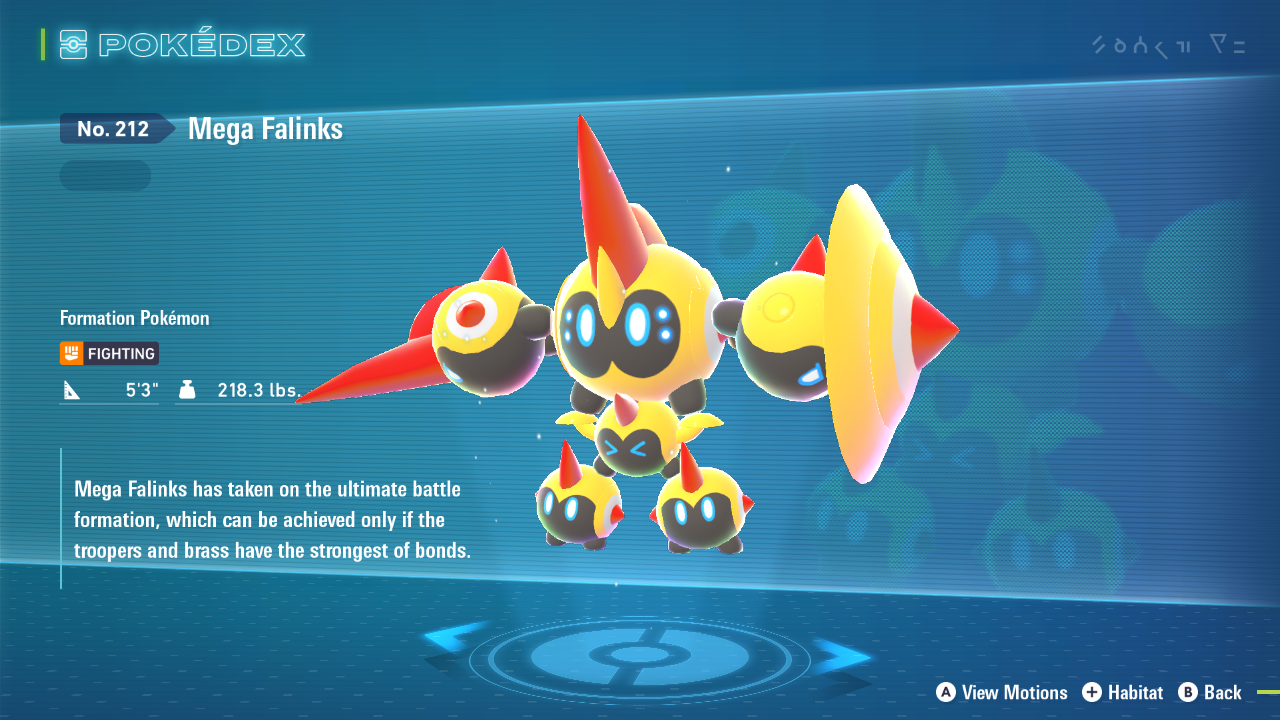This screenshot has width=1280, height=720.
Task: Show the Habitat of this Pokémon
Action: (1123, 692)
